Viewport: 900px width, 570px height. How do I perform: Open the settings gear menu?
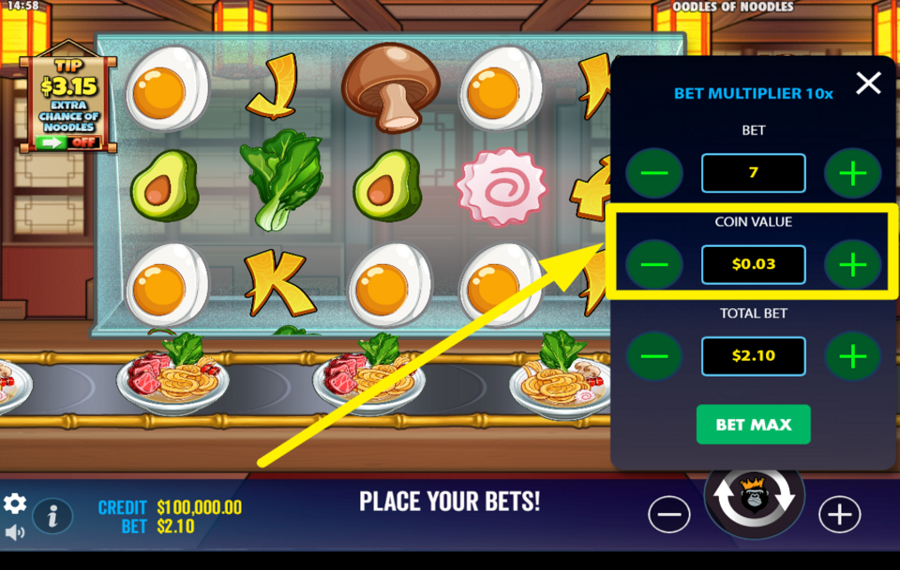[15, 503]
